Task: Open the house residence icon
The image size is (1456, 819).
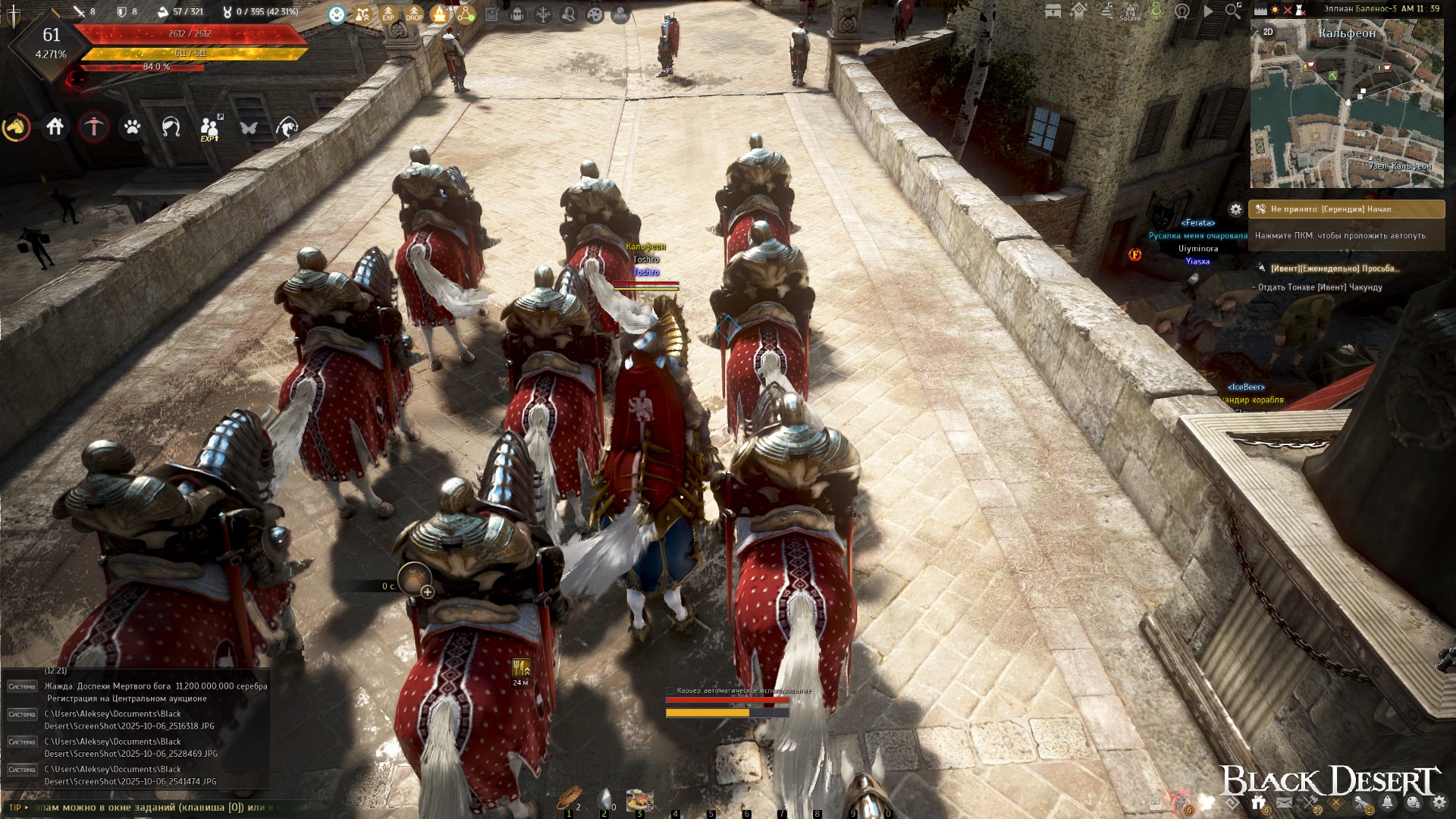Action: (55, 127)
